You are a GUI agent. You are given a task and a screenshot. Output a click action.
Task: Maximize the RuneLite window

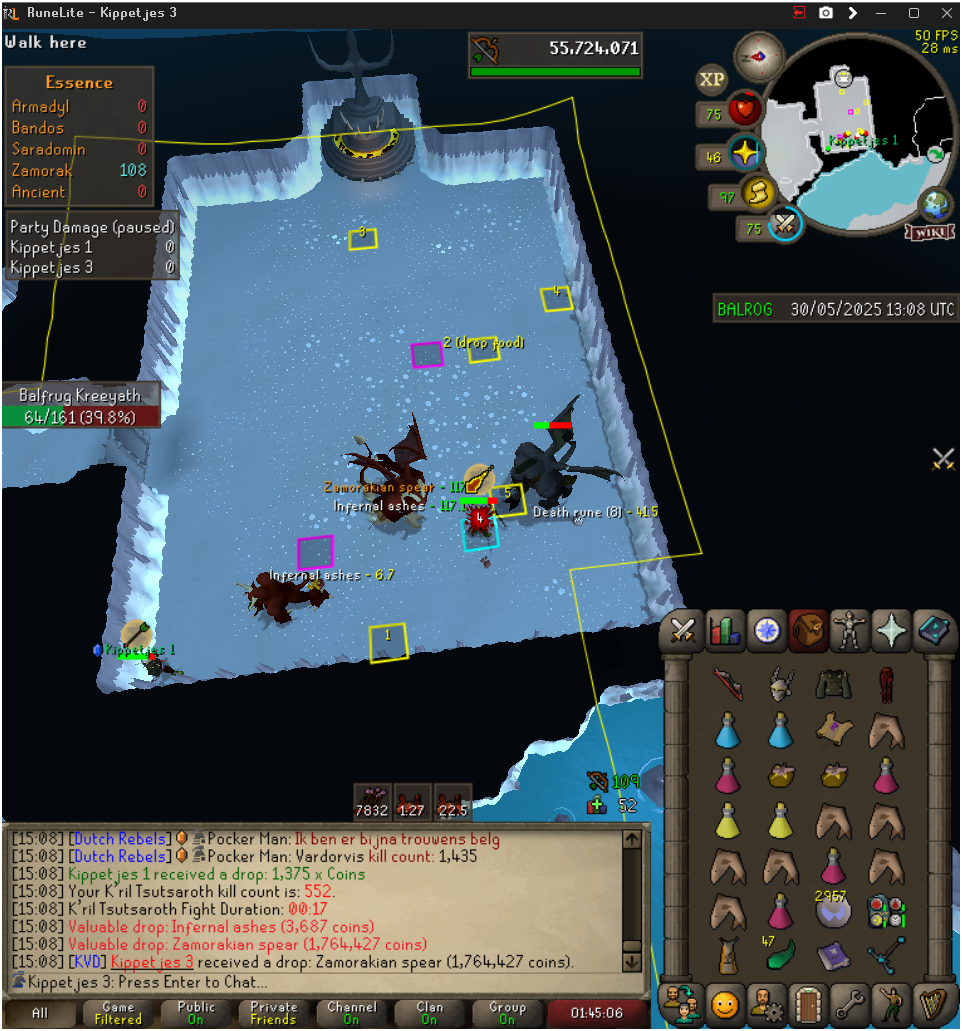point(913,13)
